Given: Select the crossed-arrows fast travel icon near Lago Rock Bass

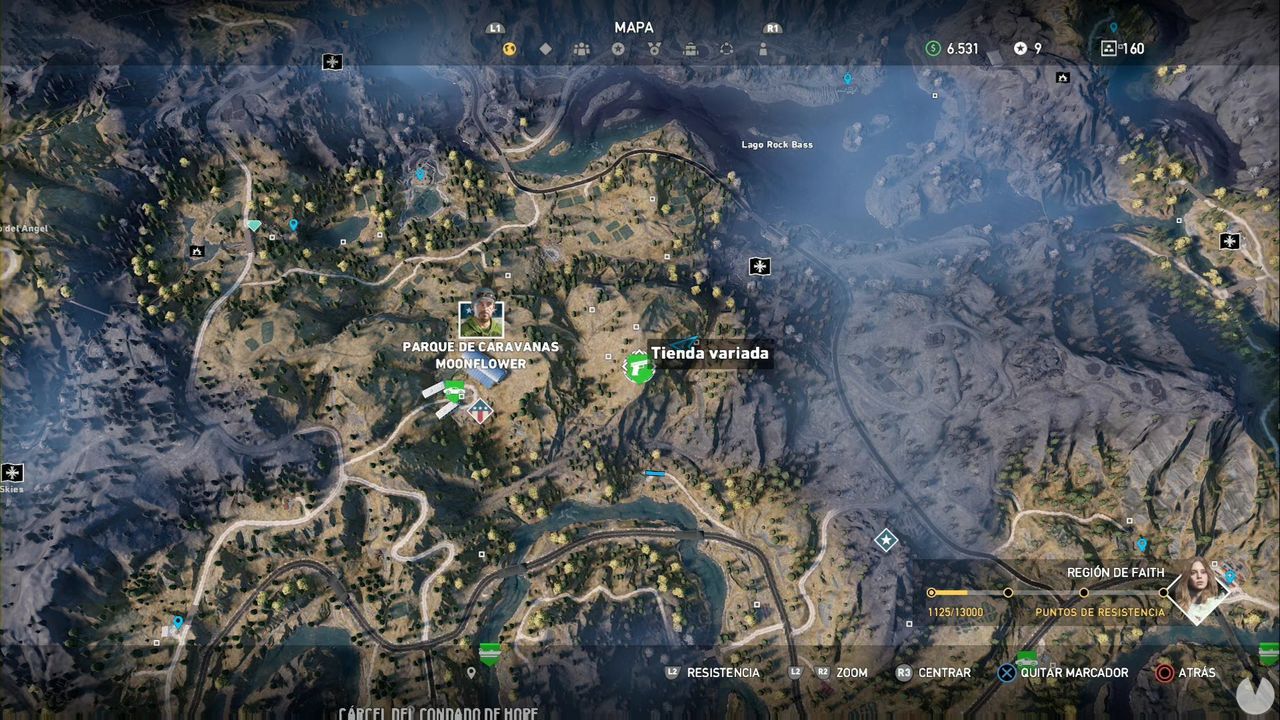Looking at the screenshot, I should (x=760, y=267).
